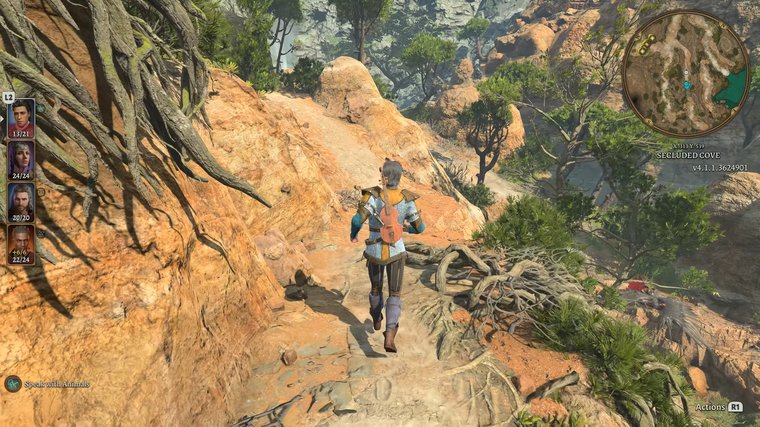Select the bearded companion portrait with 20/20 HP
760x427 pixels.
point(21,201)
